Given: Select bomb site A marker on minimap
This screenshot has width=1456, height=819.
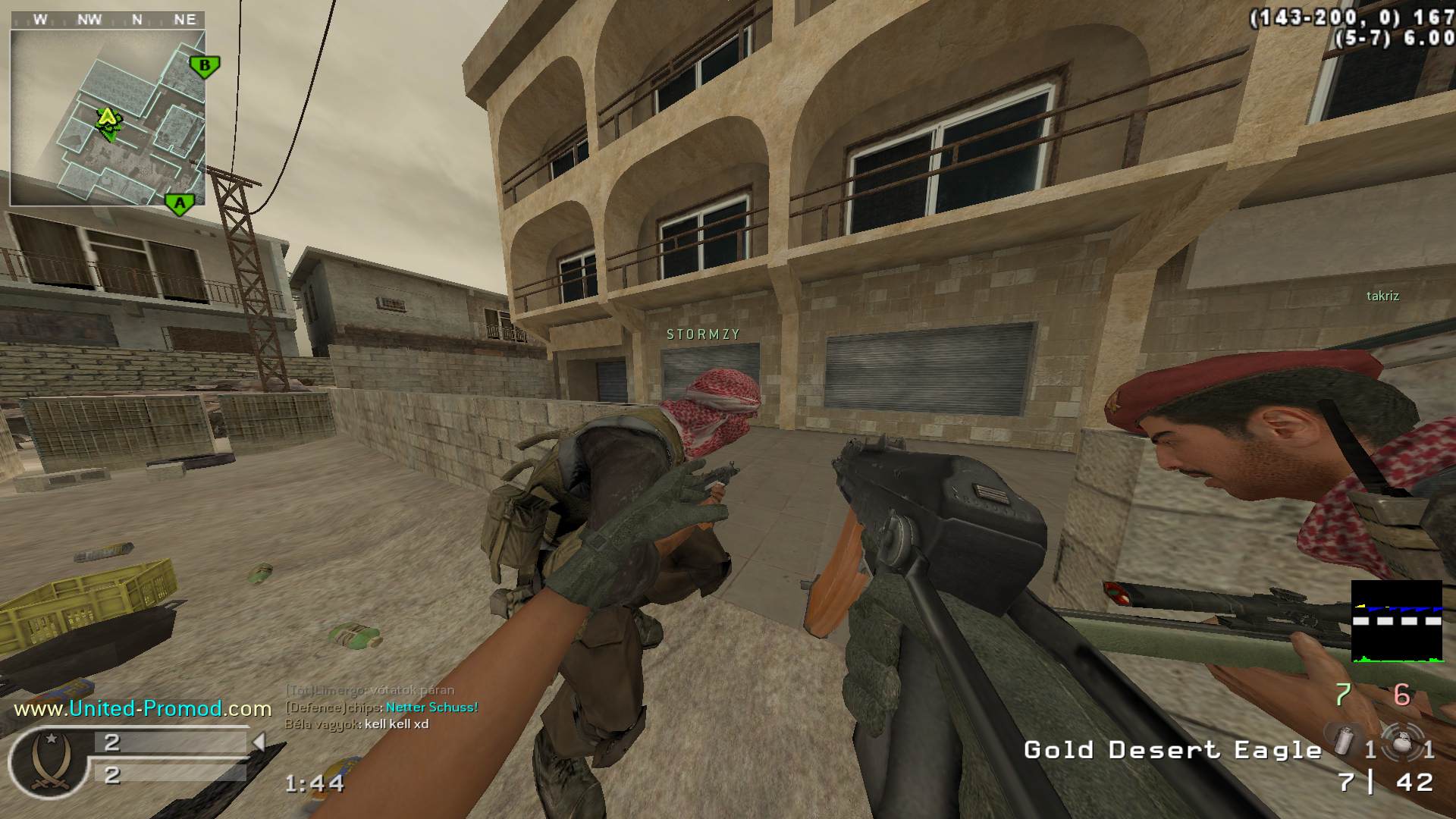Looking at the screenshot, I should click(x=180, y=203).
